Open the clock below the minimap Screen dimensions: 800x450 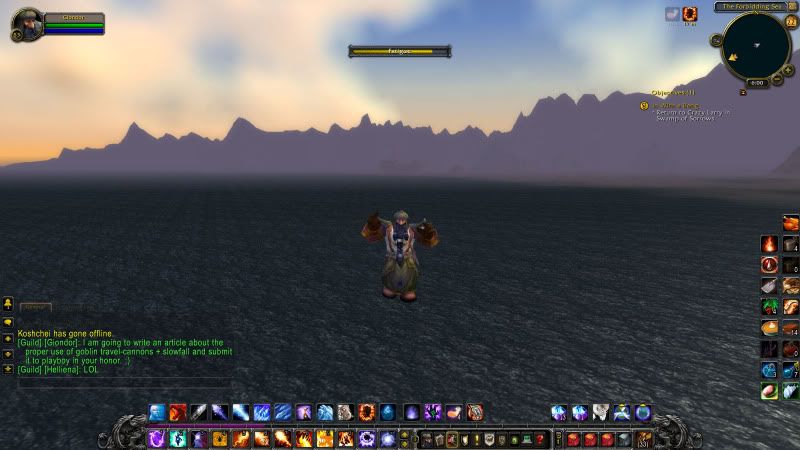756,83
